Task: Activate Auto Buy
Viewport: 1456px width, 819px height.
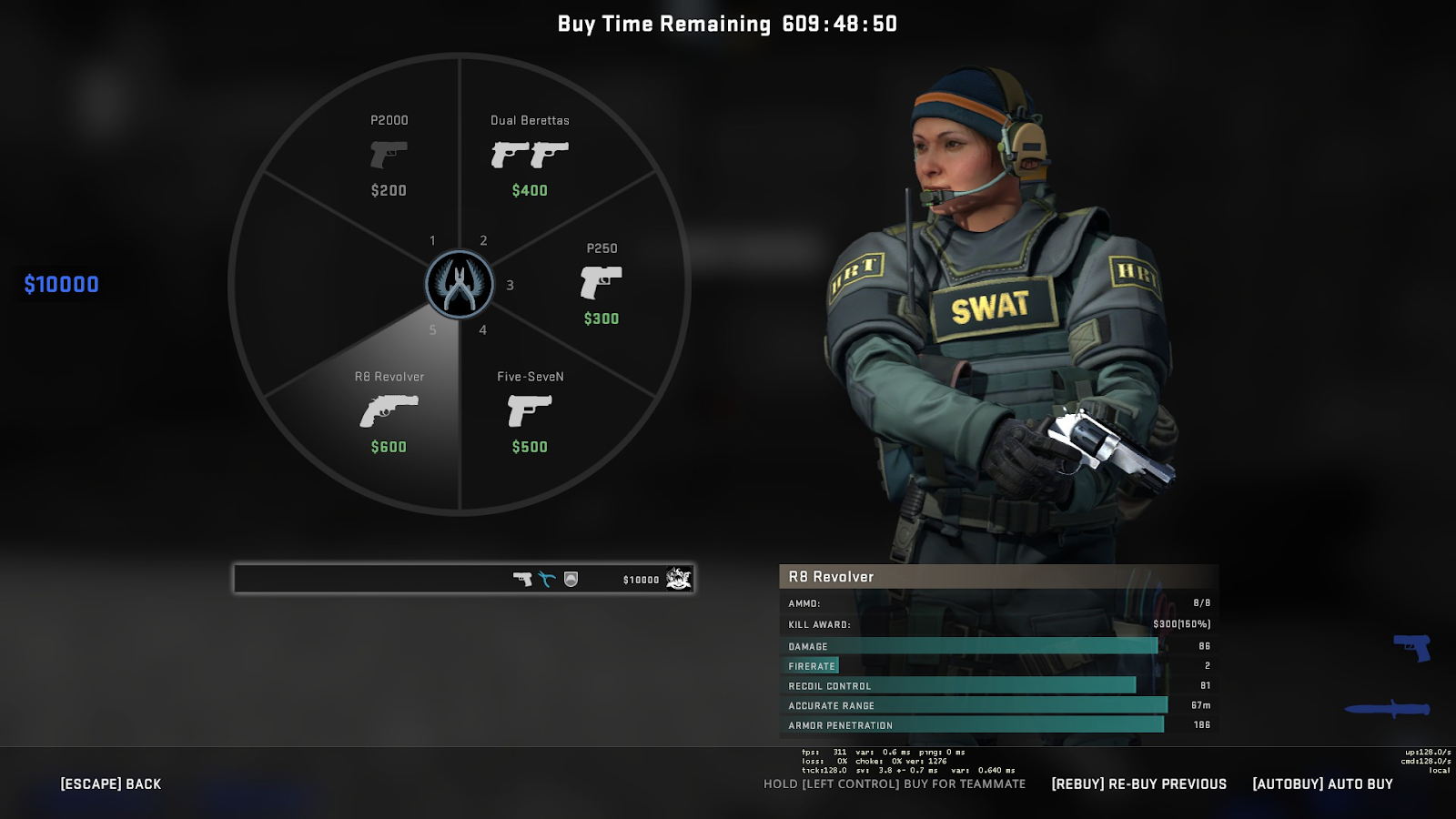Action: 1322,784
